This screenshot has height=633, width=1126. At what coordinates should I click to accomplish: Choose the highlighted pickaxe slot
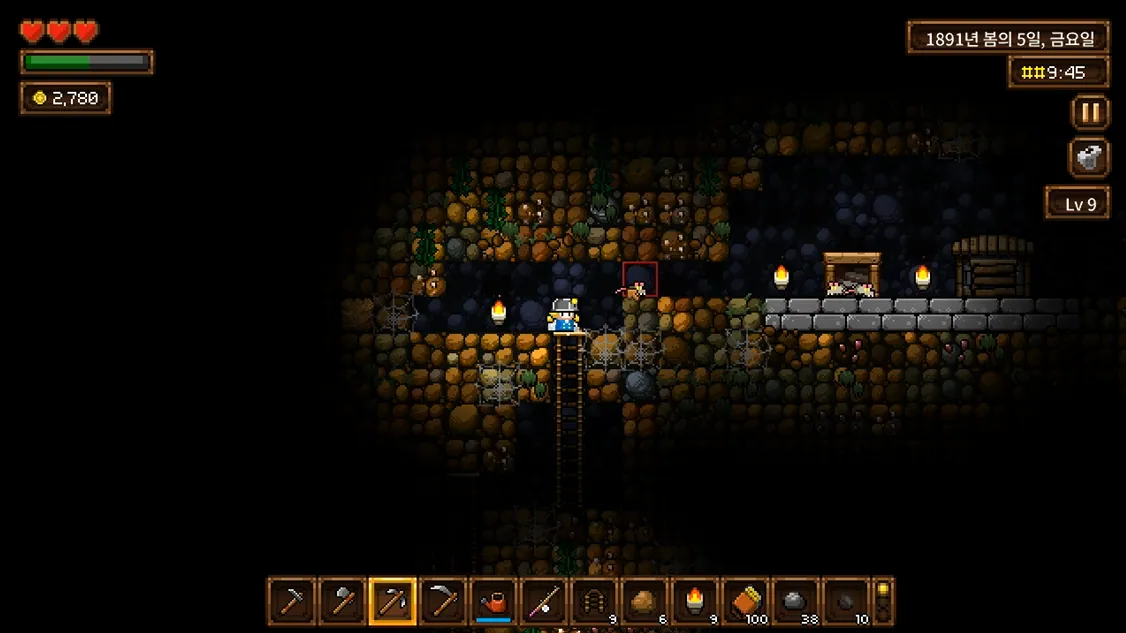(x=393, y=602)
